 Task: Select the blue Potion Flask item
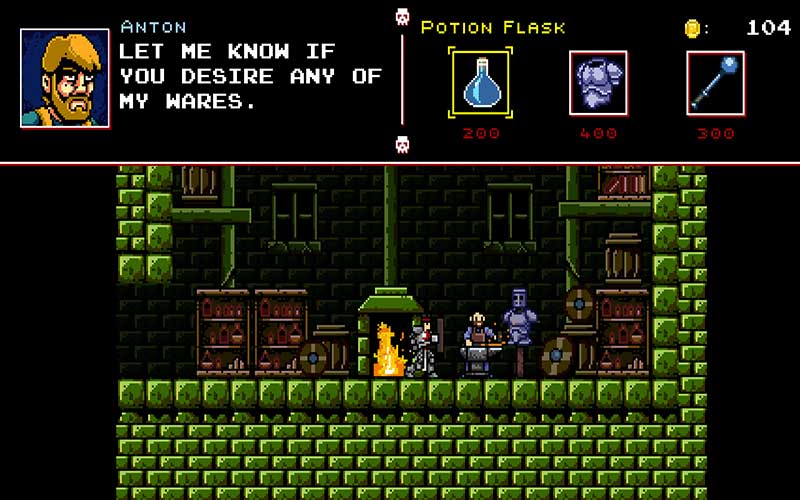481,82
